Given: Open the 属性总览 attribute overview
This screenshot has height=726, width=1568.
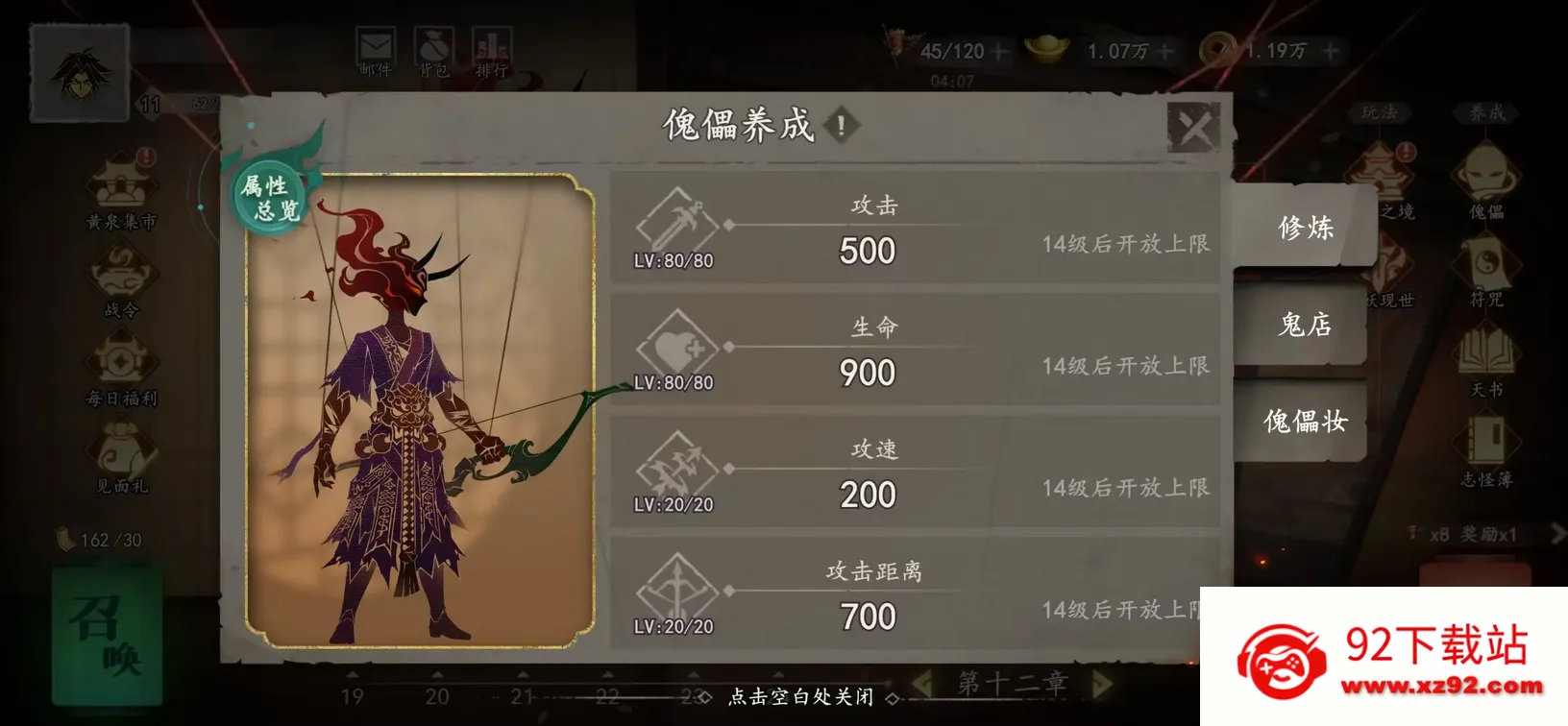Looking at the screenshot, I should point(270,197).
